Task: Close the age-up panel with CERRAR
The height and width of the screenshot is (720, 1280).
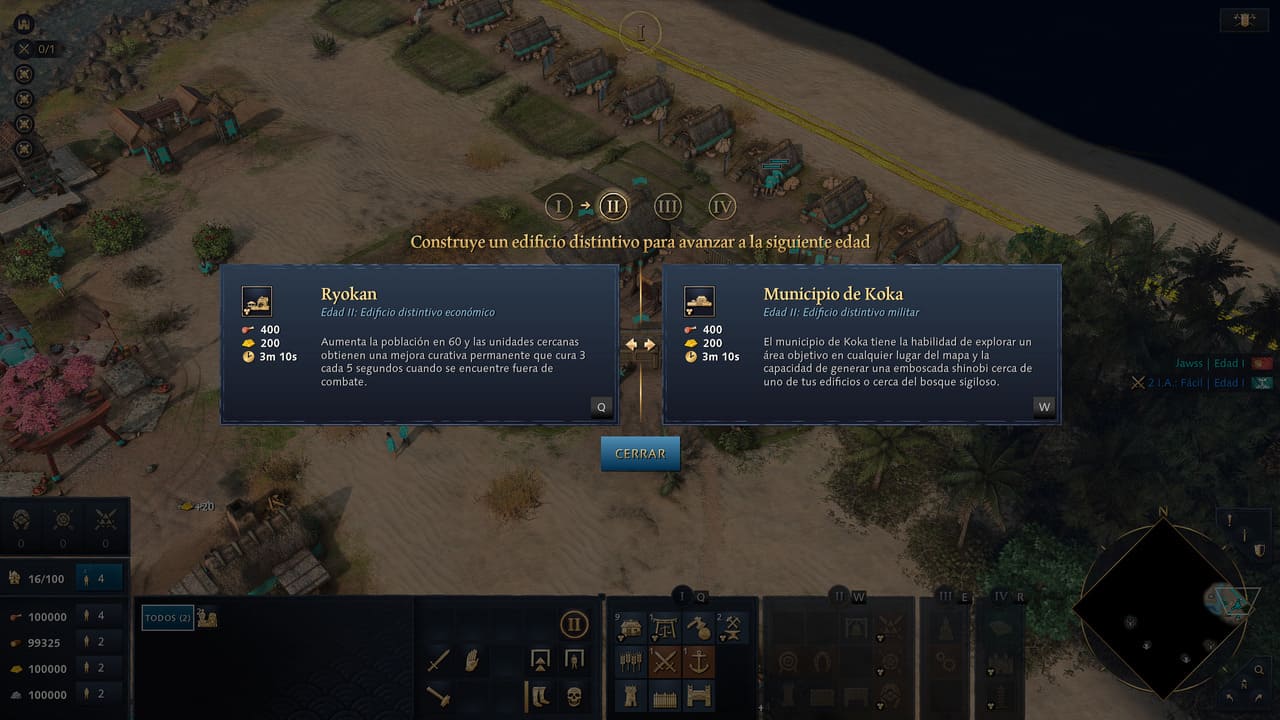Action: tap(640, 453)
